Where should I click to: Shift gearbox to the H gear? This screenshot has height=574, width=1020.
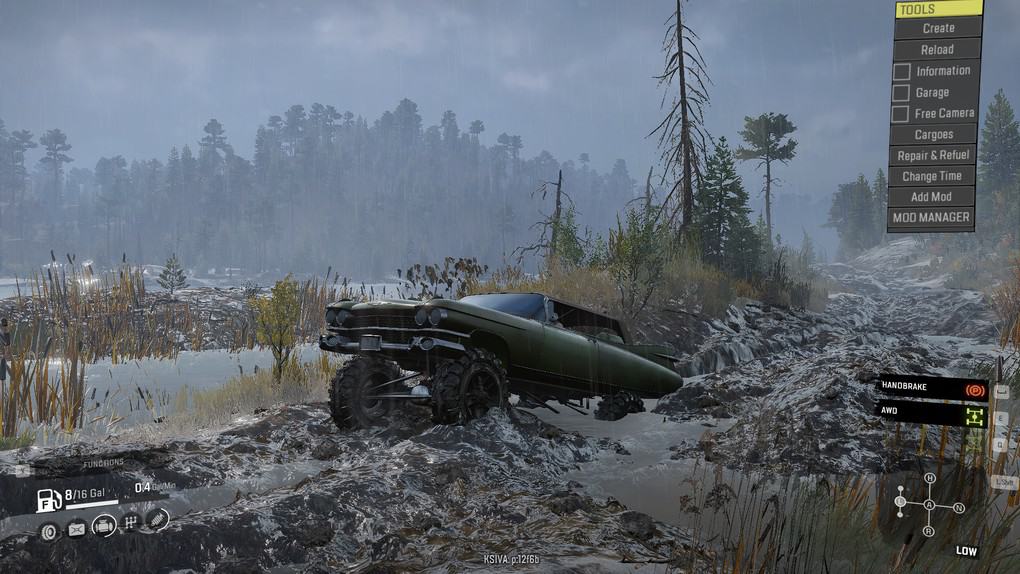pyautogui.click(x=929, y=478)
